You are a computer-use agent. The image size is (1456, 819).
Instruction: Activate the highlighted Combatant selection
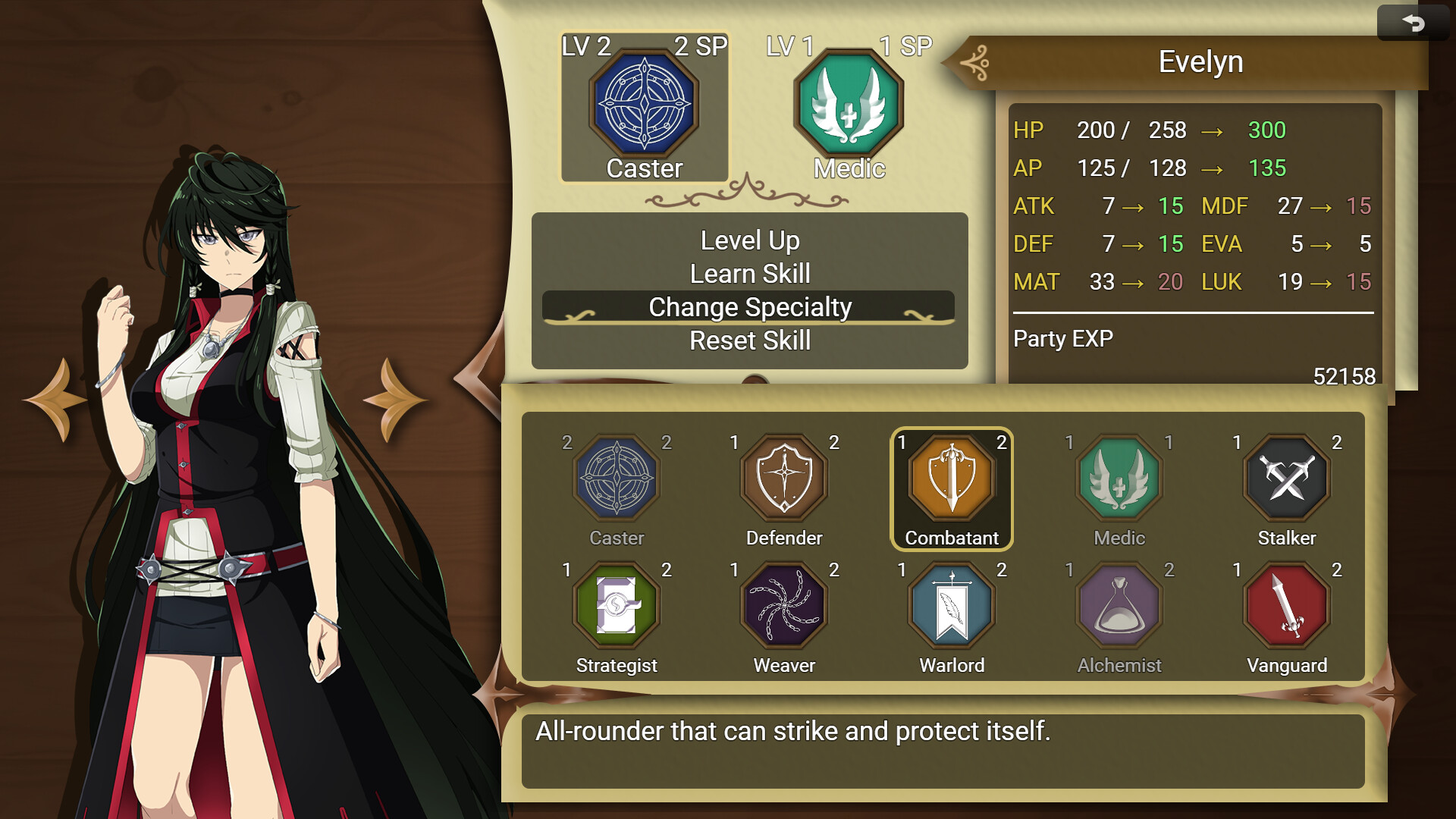click(951, 489)
